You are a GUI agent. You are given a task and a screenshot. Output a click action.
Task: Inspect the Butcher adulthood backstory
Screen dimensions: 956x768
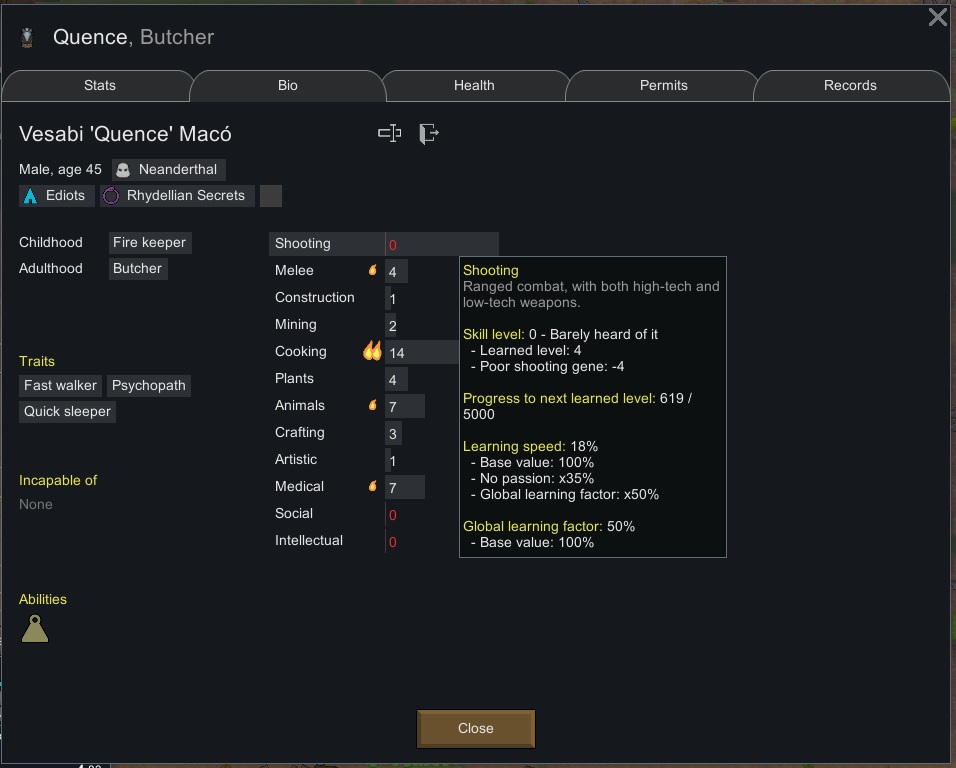click(x=138, y=269)
